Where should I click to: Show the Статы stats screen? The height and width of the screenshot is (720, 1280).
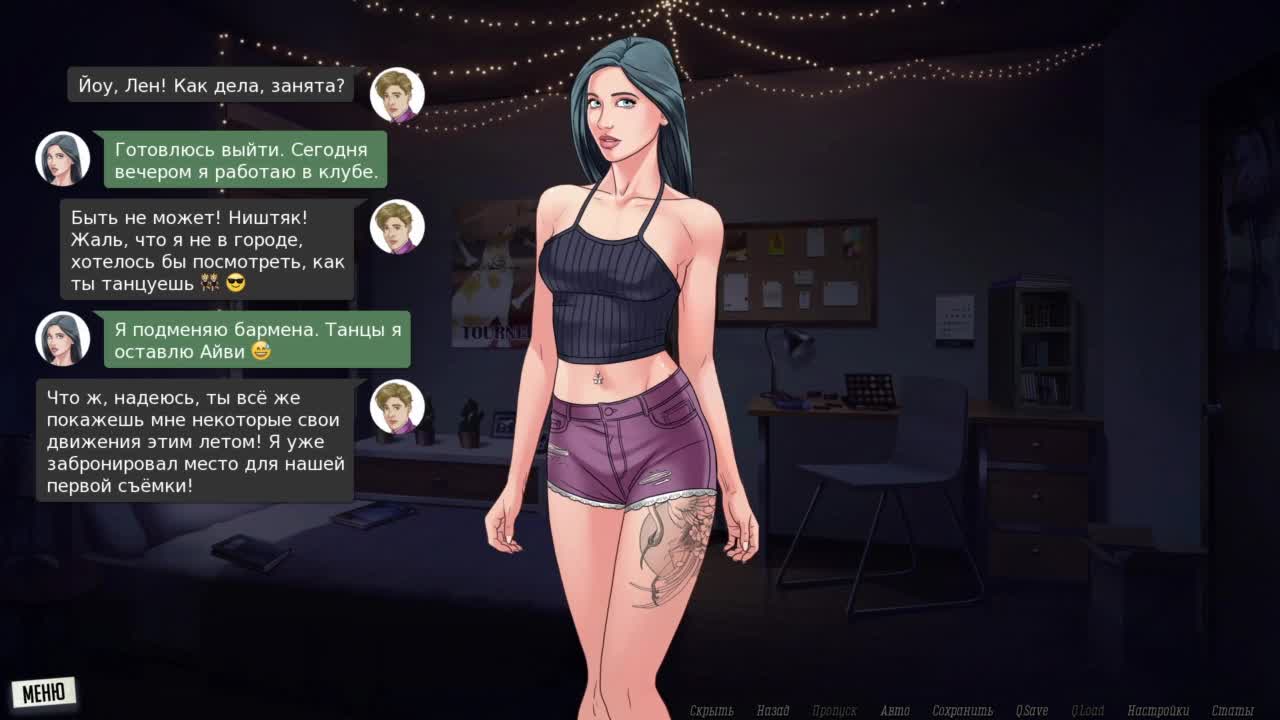click(x=1232, y=711)
